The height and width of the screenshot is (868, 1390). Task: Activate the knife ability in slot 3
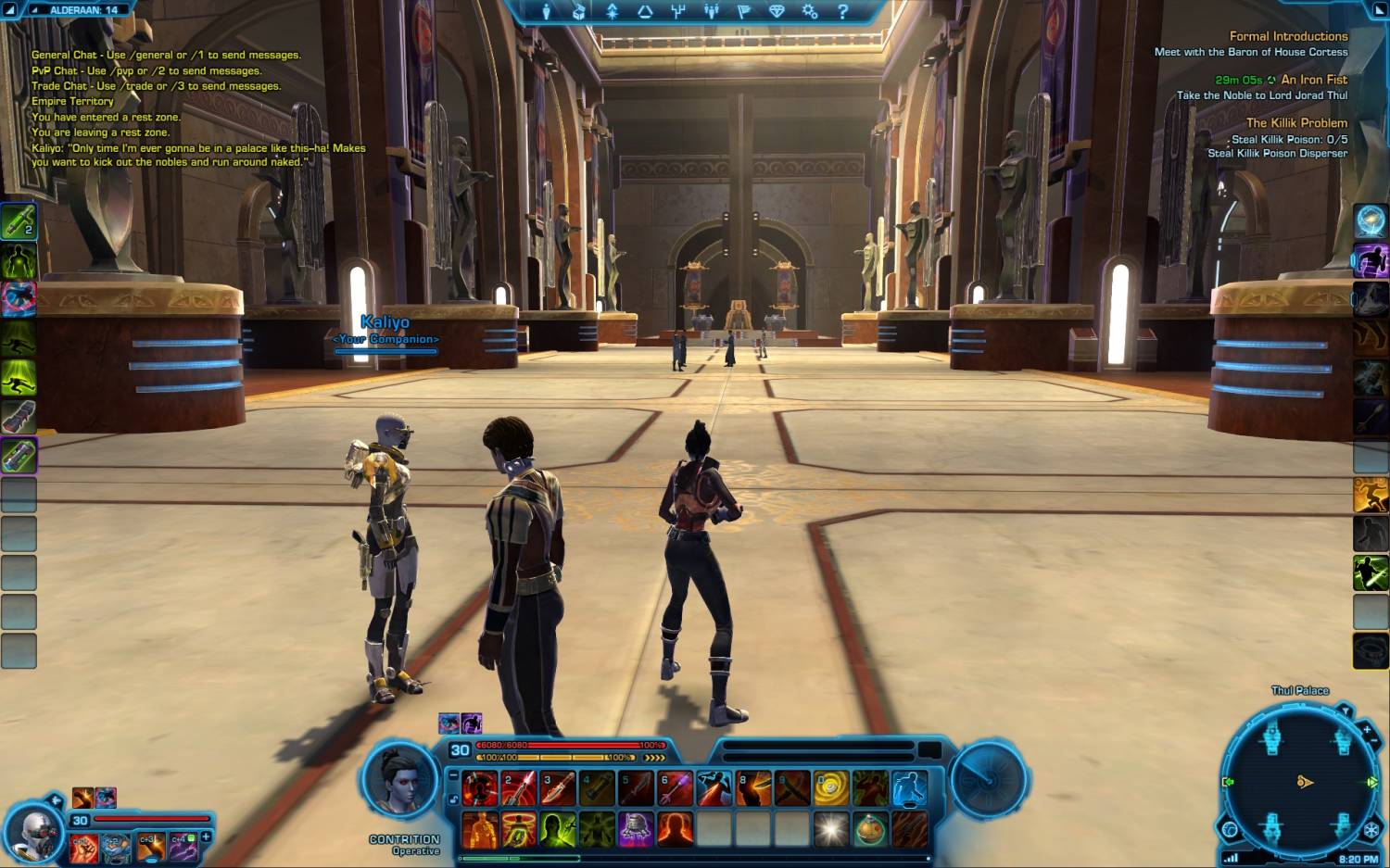pos(558,788)
